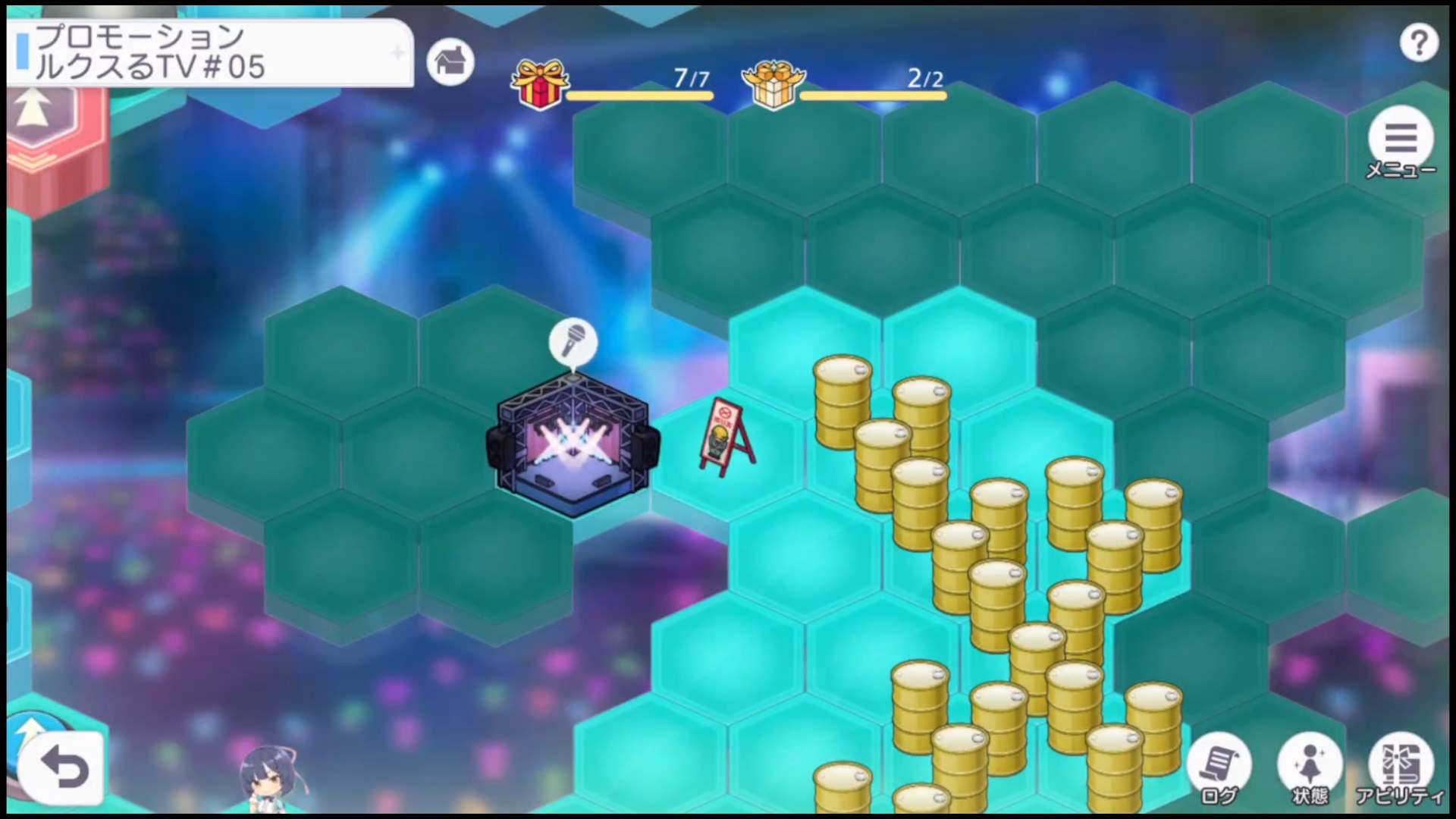The width and height of the screenshot is (1456, 819).
Task: Click the red gift box reward icon
Action: (x=539, y=83)
